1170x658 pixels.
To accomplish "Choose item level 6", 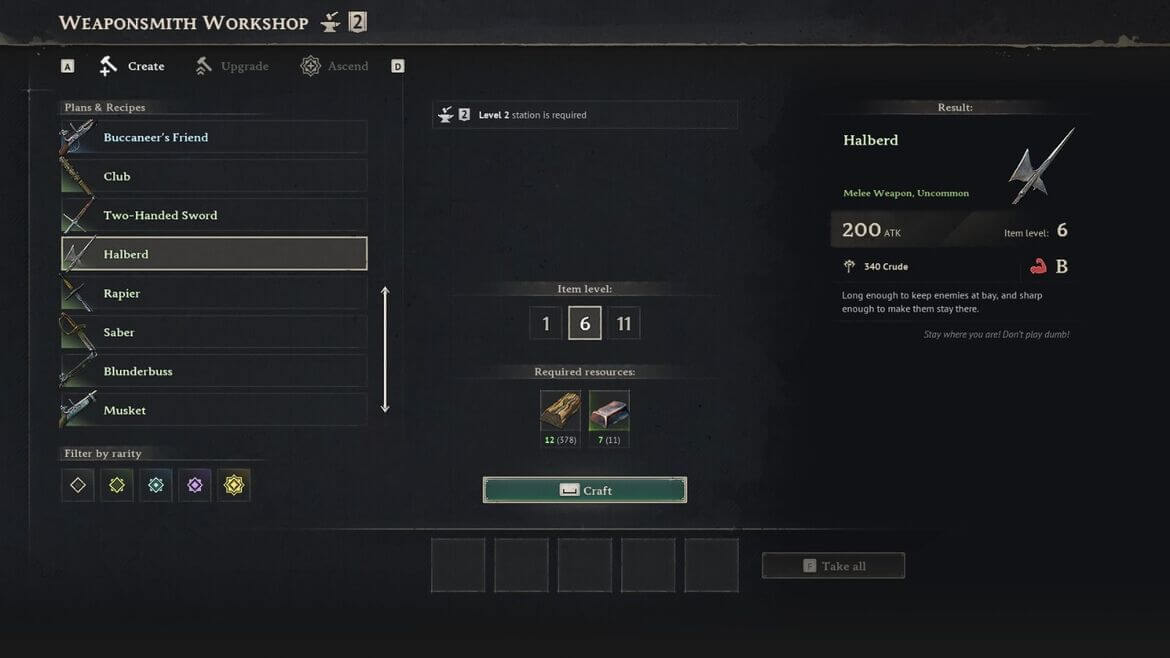I will 585,324.
